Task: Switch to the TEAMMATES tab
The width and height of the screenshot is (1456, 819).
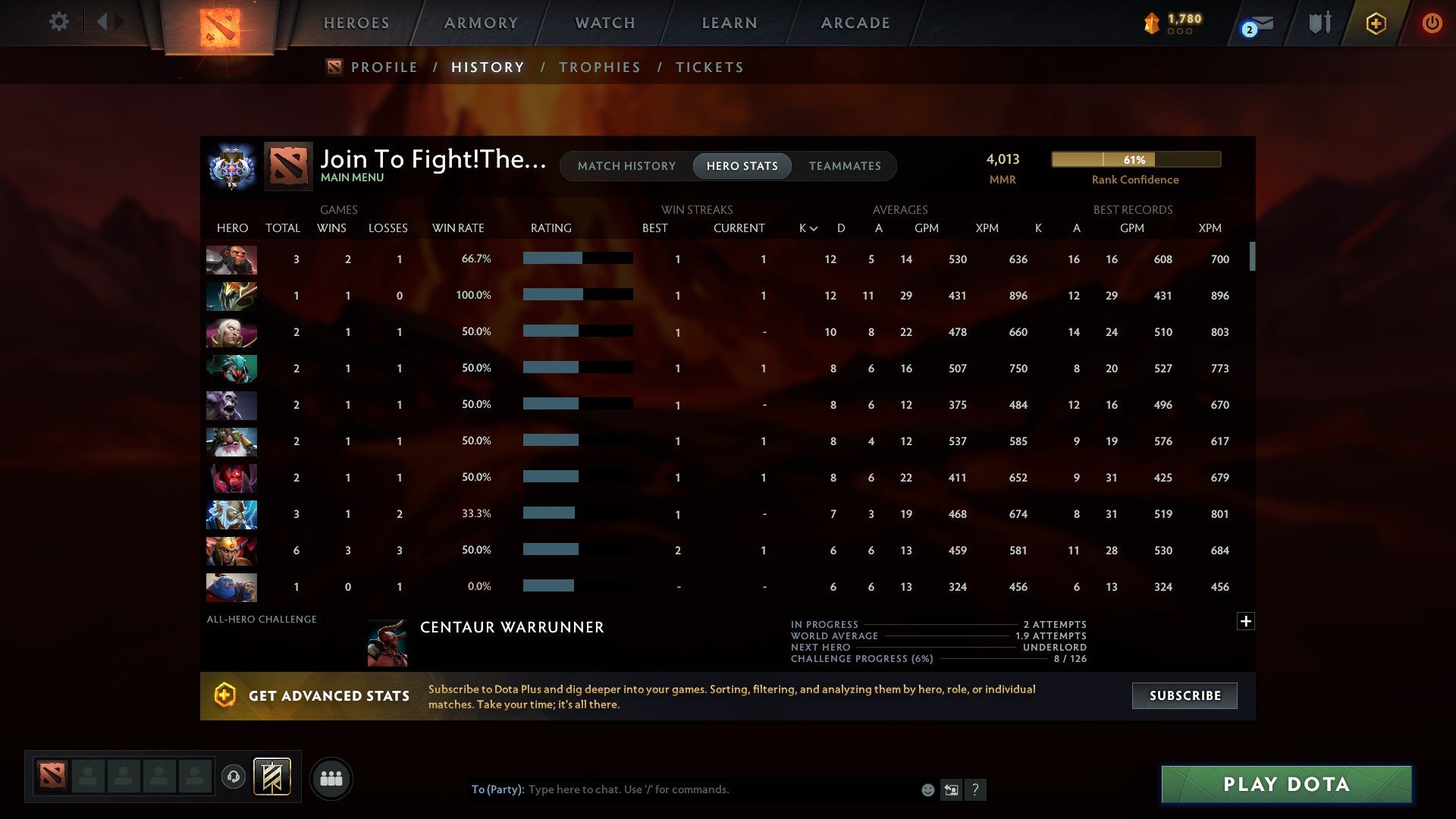Action: click(x=845, y=165)
